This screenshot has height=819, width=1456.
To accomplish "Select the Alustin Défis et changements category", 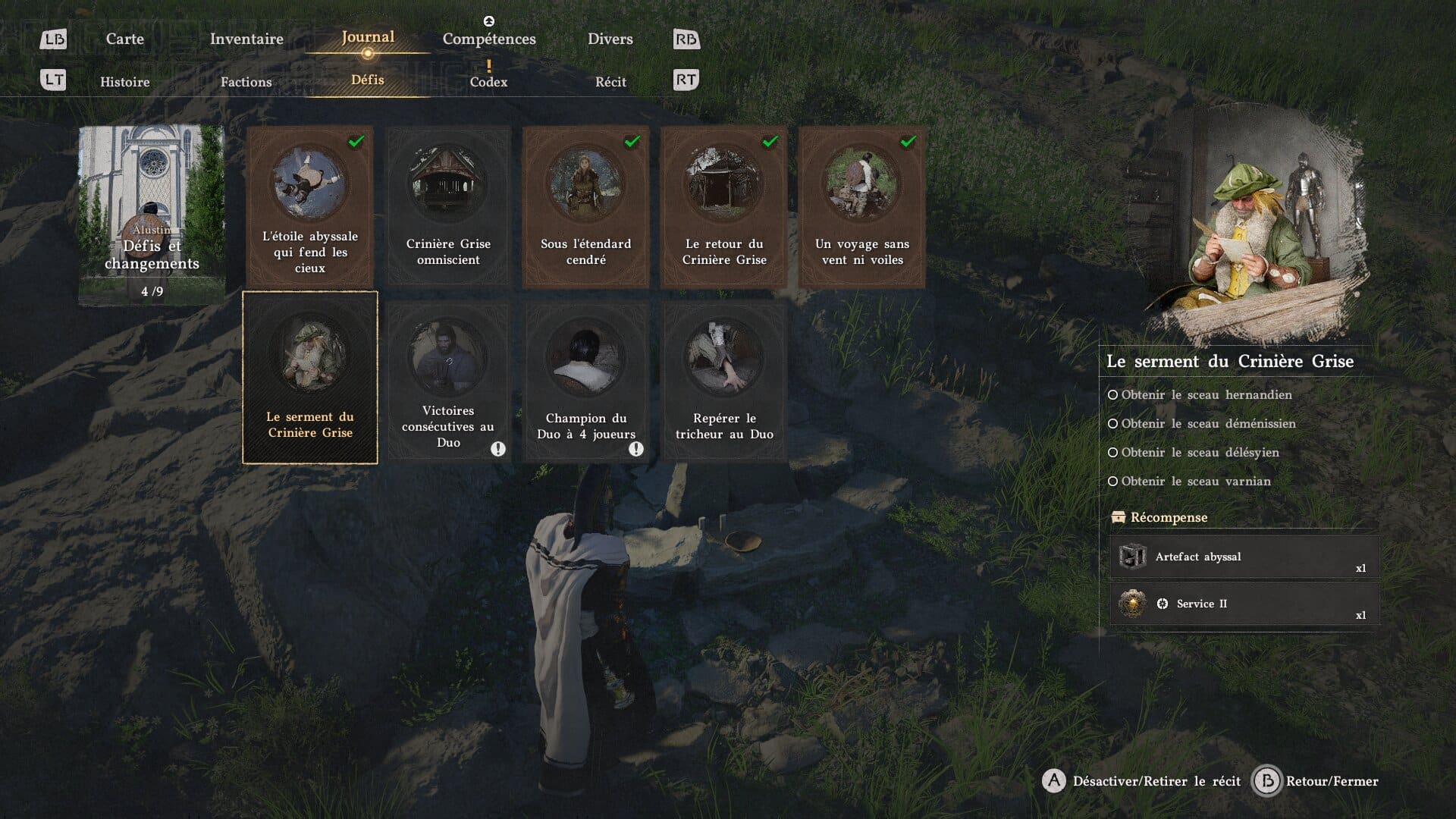I will [152, 215].
